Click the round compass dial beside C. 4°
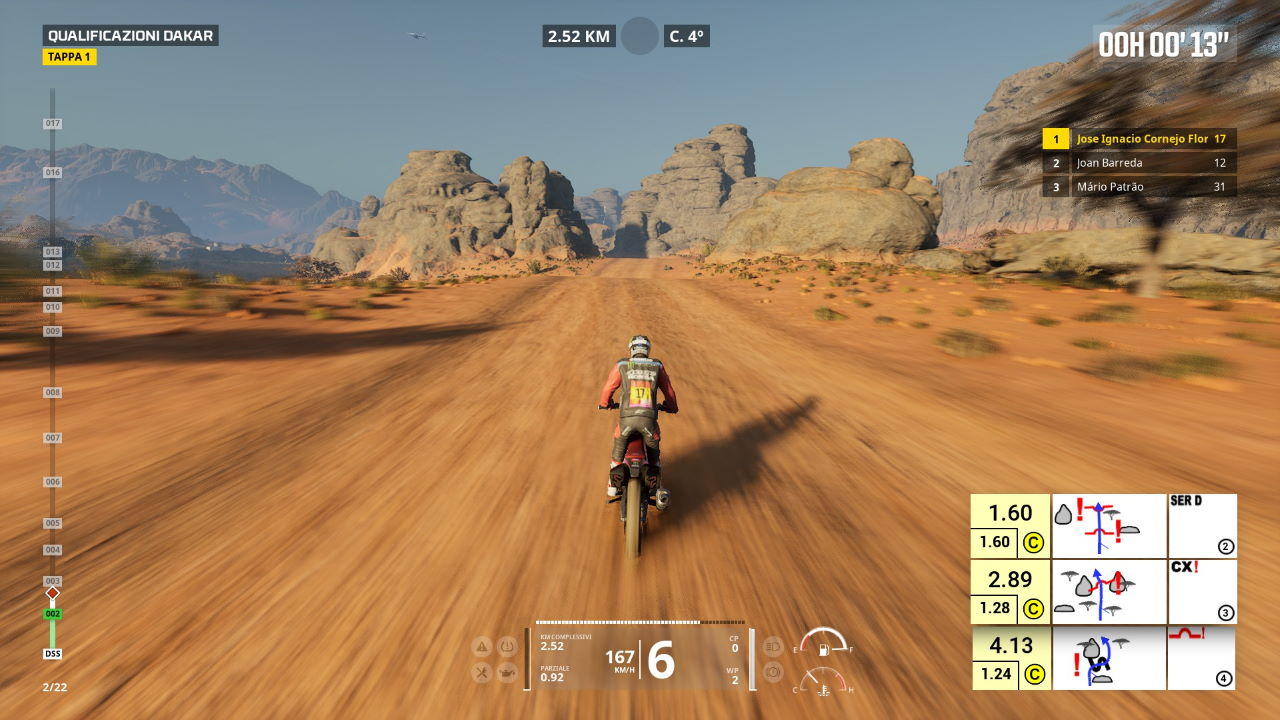The height and width of the screenshot is (720, 1280). coord(640,36)
